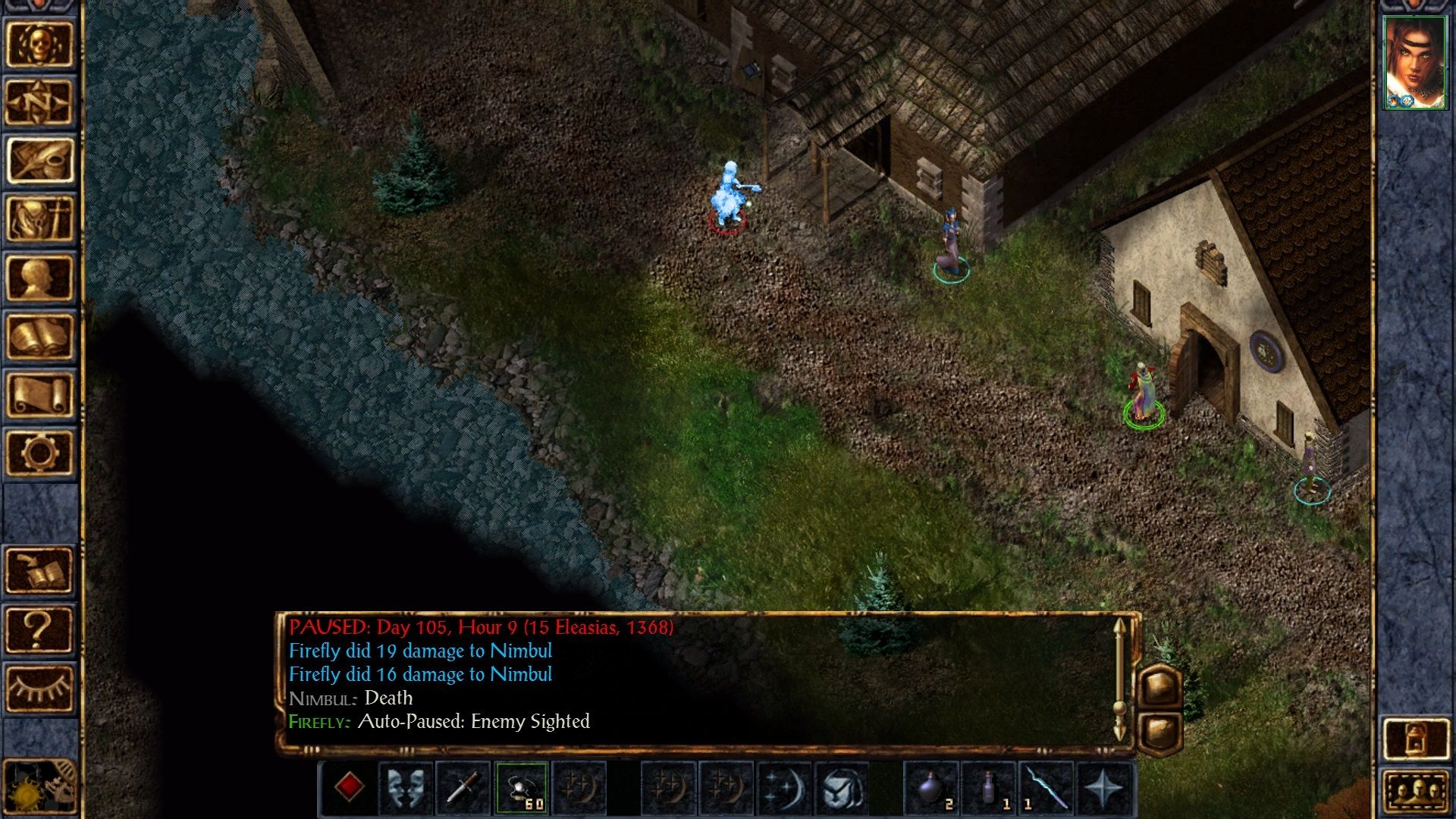Open the priest scroll
The width and height of the screenshot is (1456, 819).
click(x=39, y=394)
